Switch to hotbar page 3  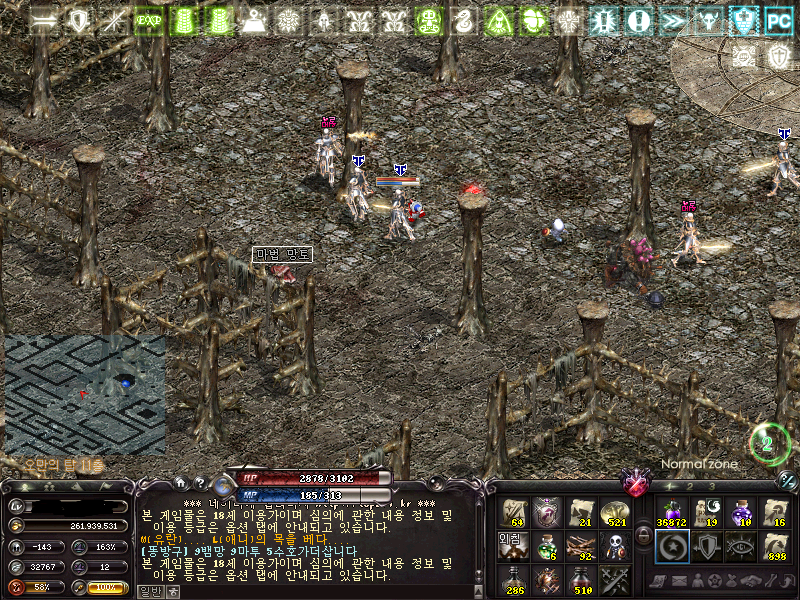point(712,486)
